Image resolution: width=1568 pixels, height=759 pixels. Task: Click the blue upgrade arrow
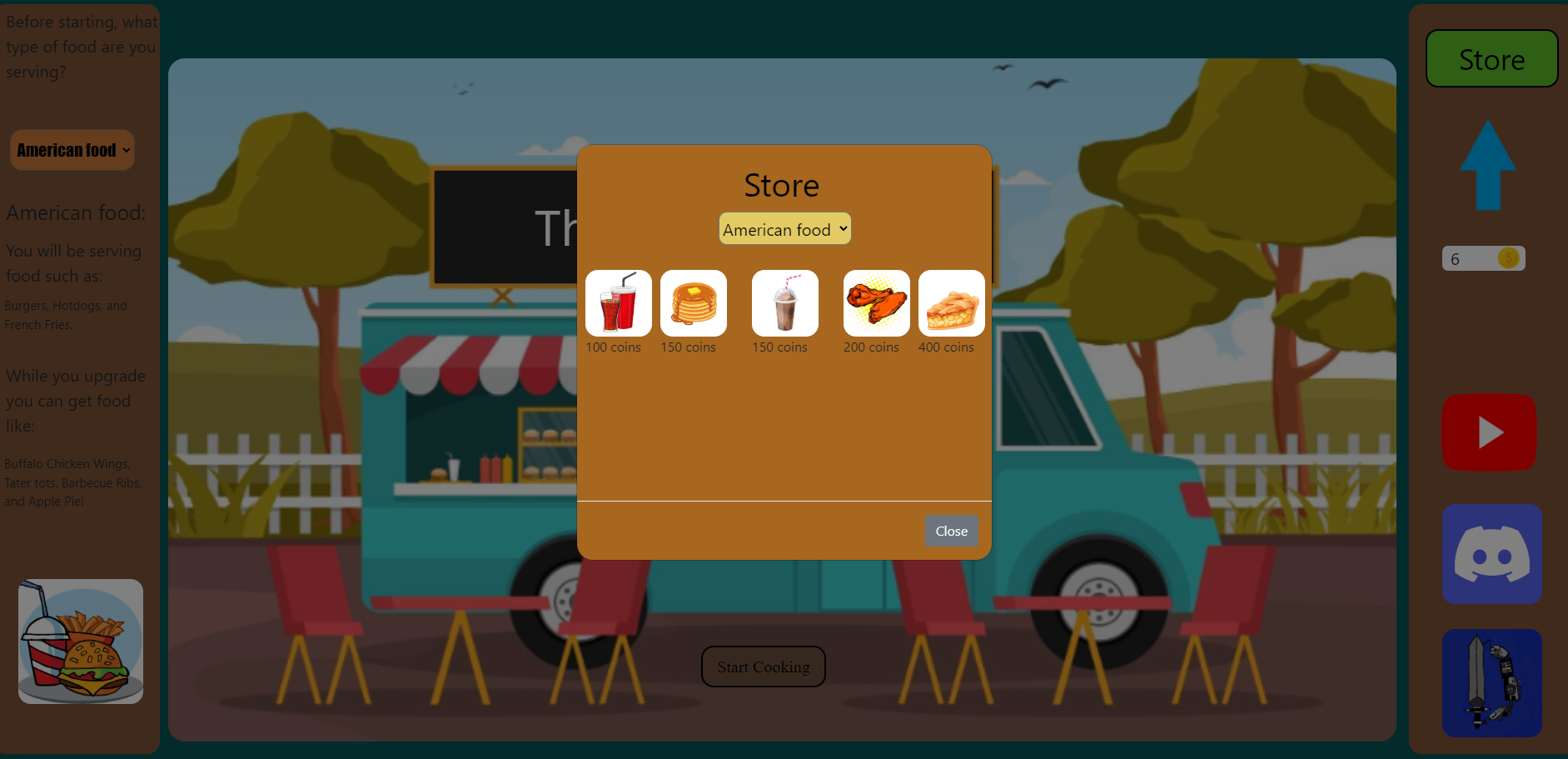tap(1487, 165)
